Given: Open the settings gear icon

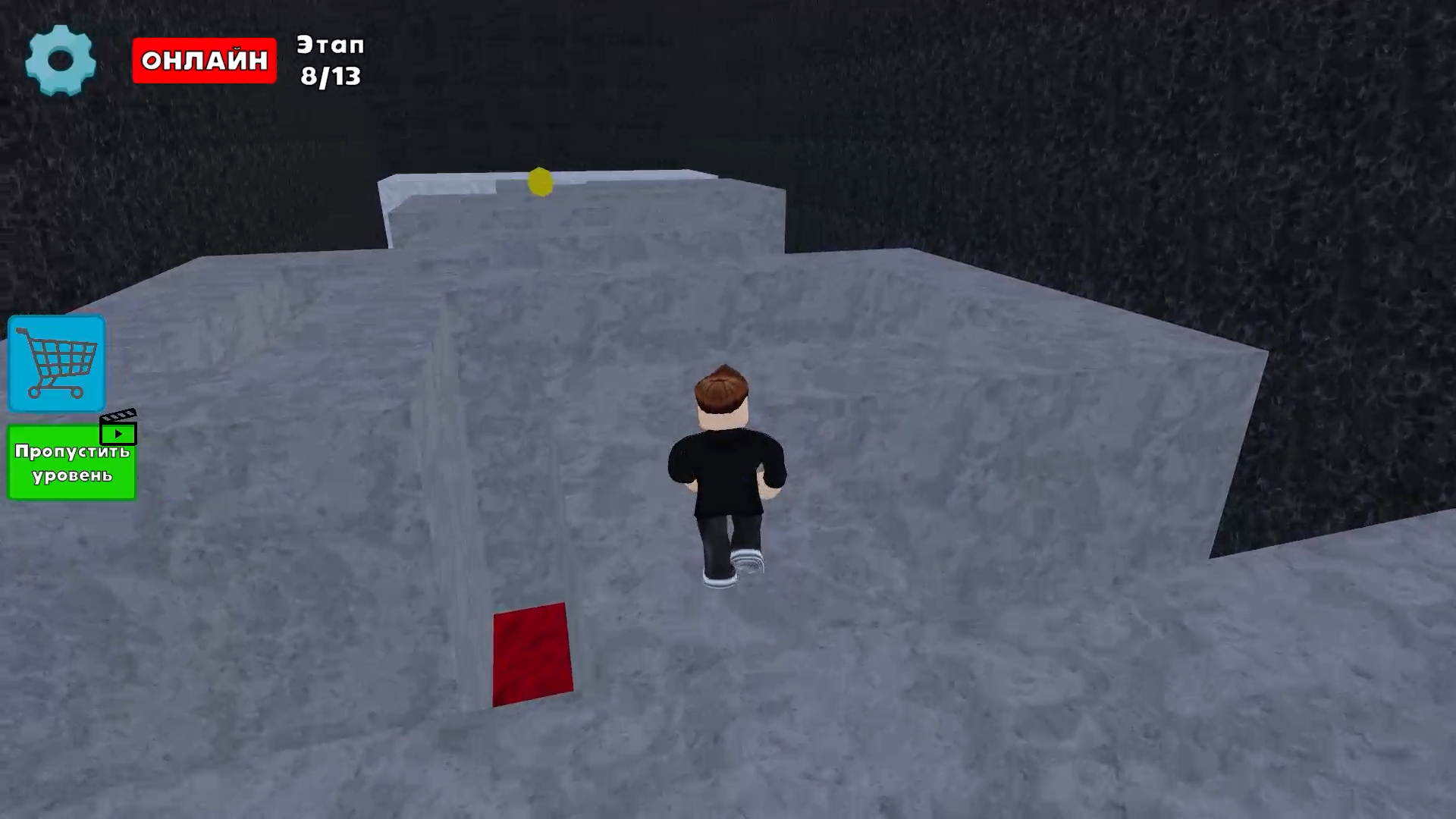Looking at the screenshot, I should [61, 61].
